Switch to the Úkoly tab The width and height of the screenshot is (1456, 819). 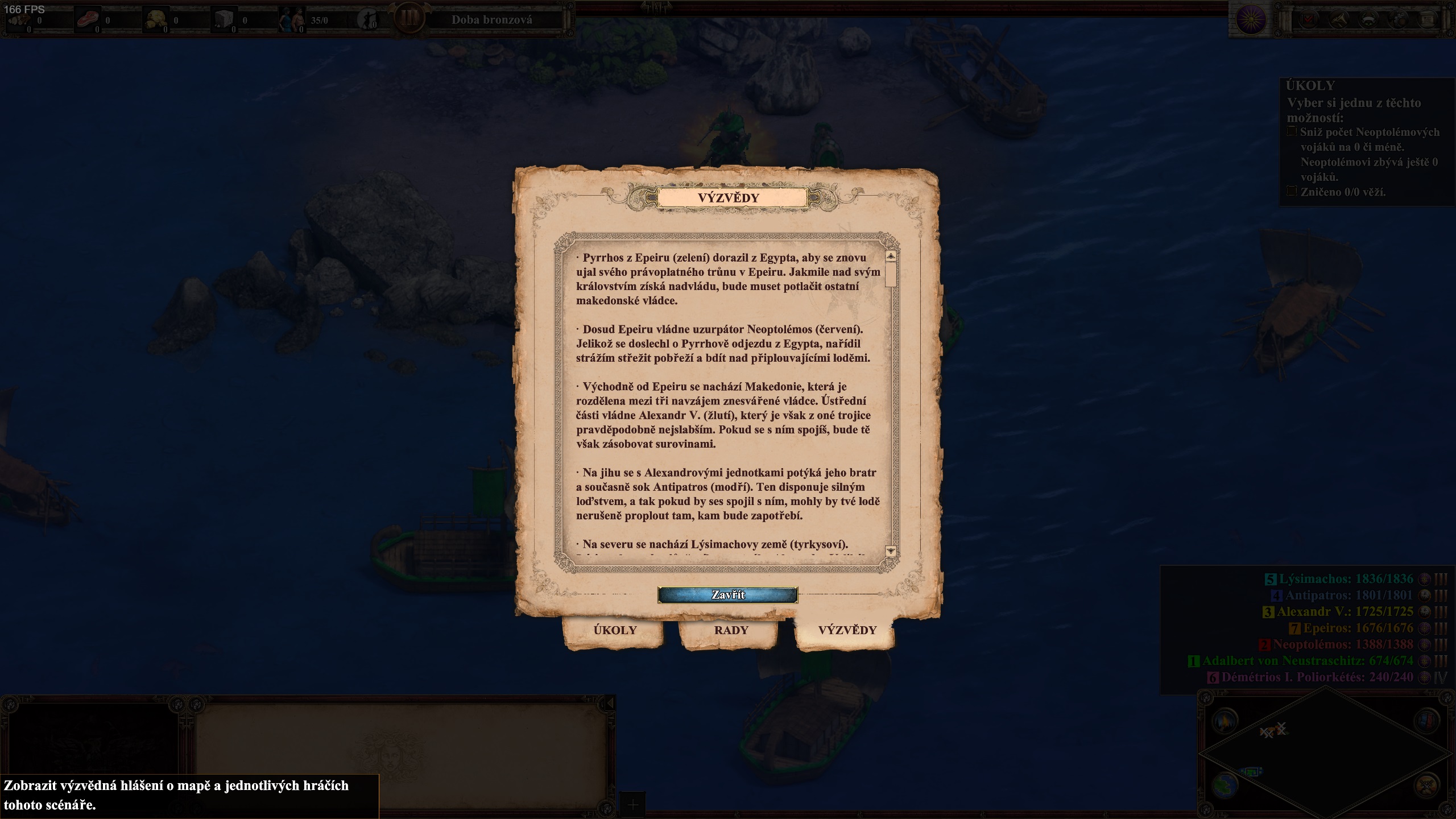click(x=614, y=630)
